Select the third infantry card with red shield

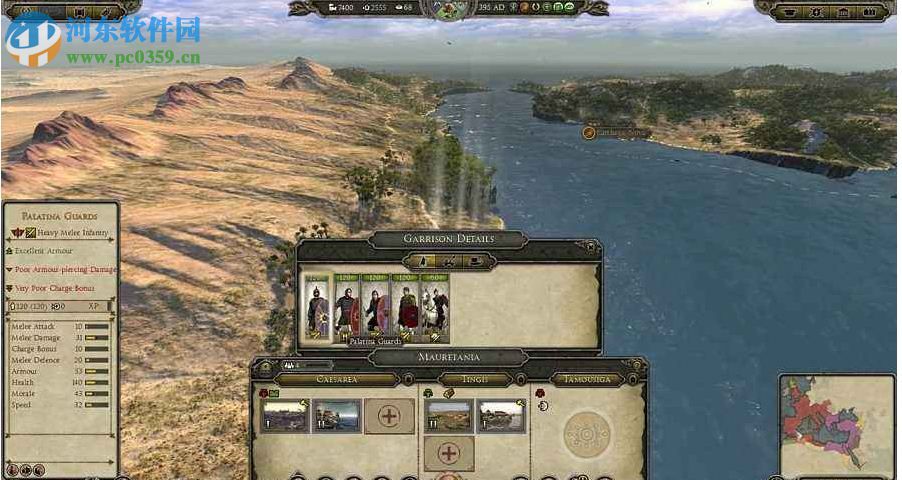pyautogui.click(x=376, y=308)
